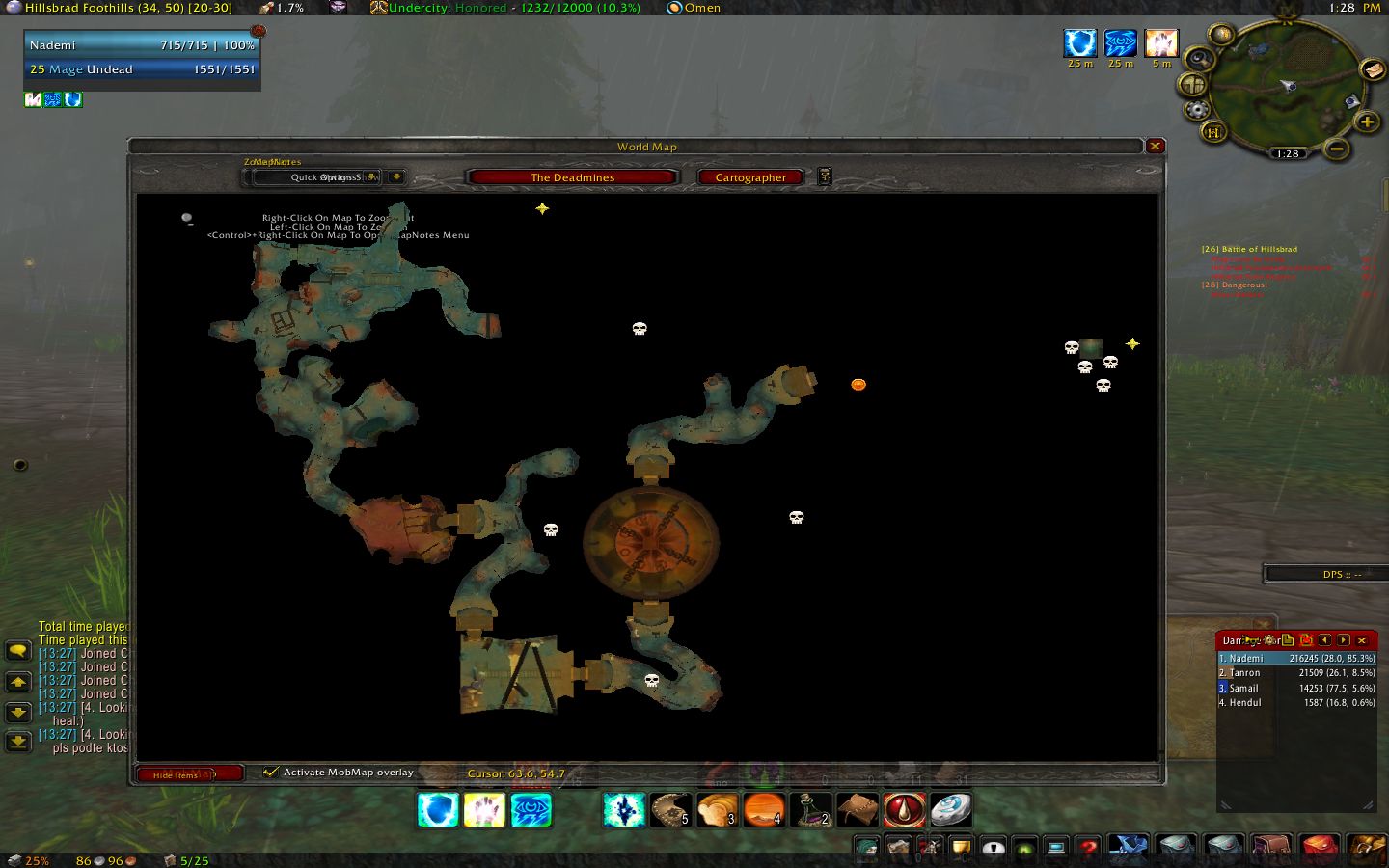Close the World Map window

click(x=1155, y=147)
